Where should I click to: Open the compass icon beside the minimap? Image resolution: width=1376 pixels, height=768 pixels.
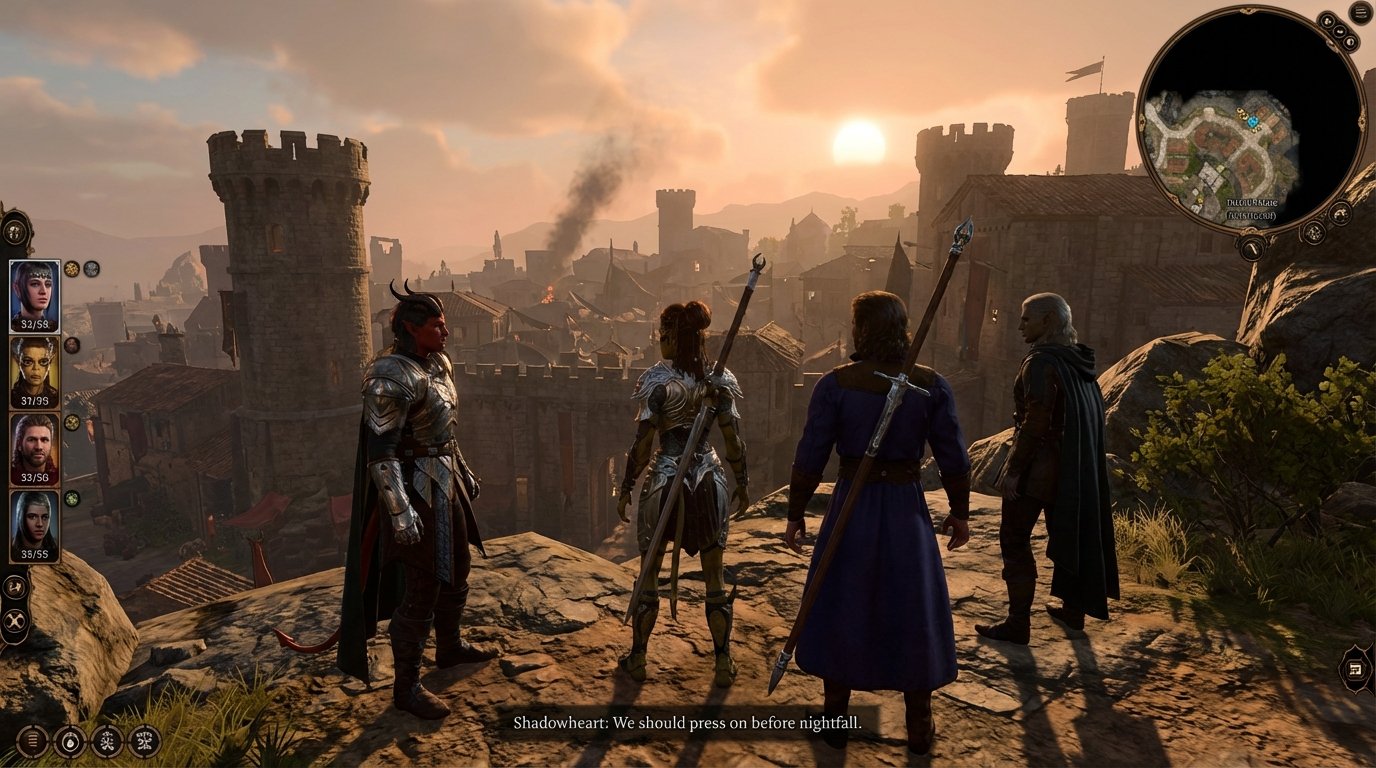1341,213
